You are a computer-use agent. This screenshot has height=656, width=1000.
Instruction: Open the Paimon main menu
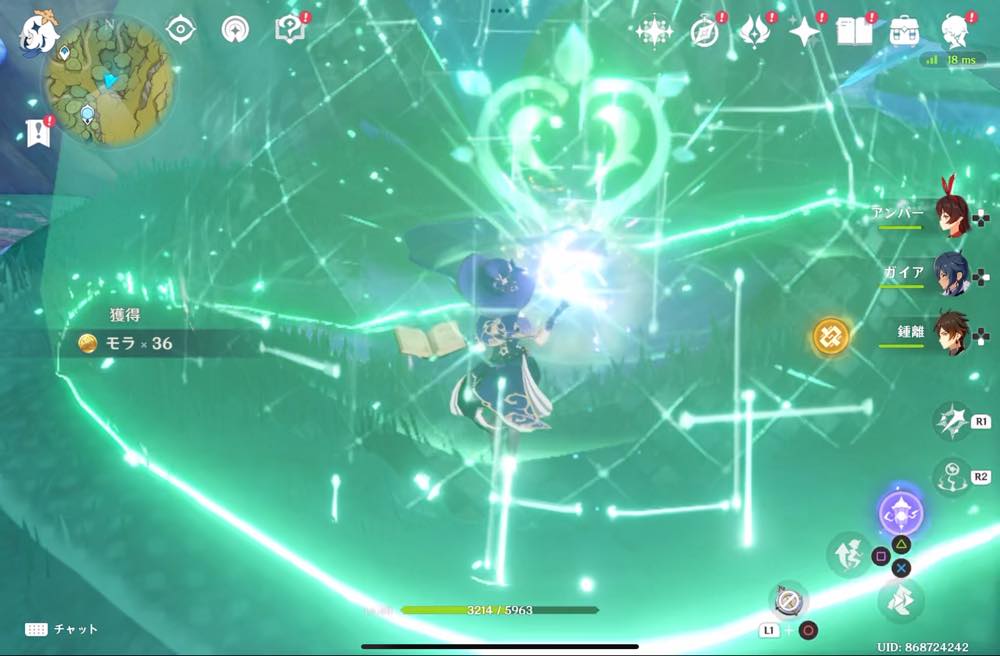(x=39, y=31)
